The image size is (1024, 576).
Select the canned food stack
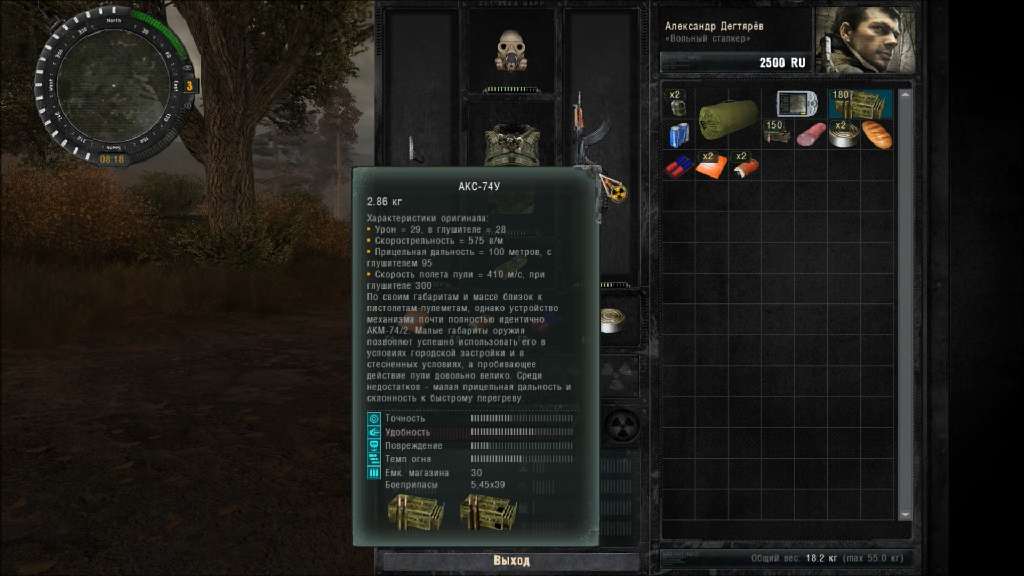pyautogui.click(x=844, y=135)
